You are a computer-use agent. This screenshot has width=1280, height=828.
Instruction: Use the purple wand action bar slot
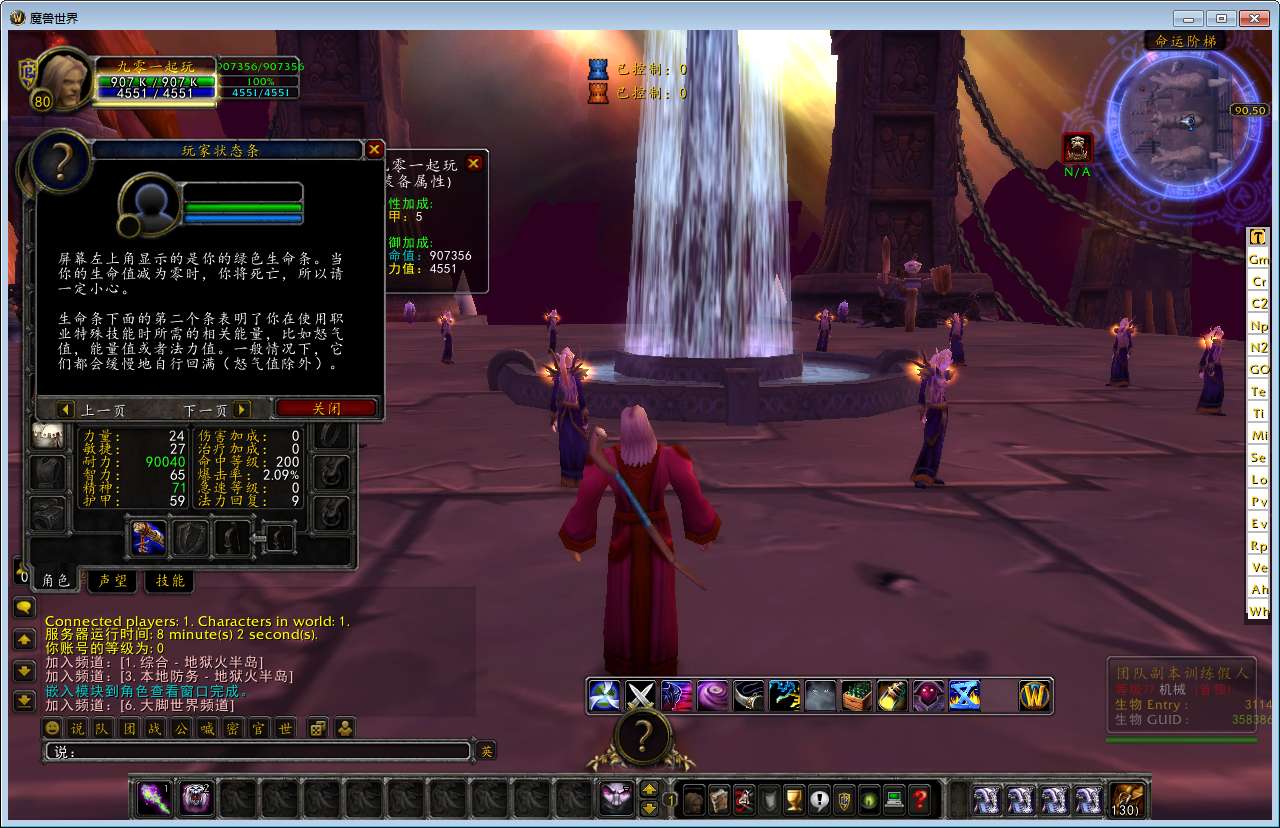click(154, 798)
